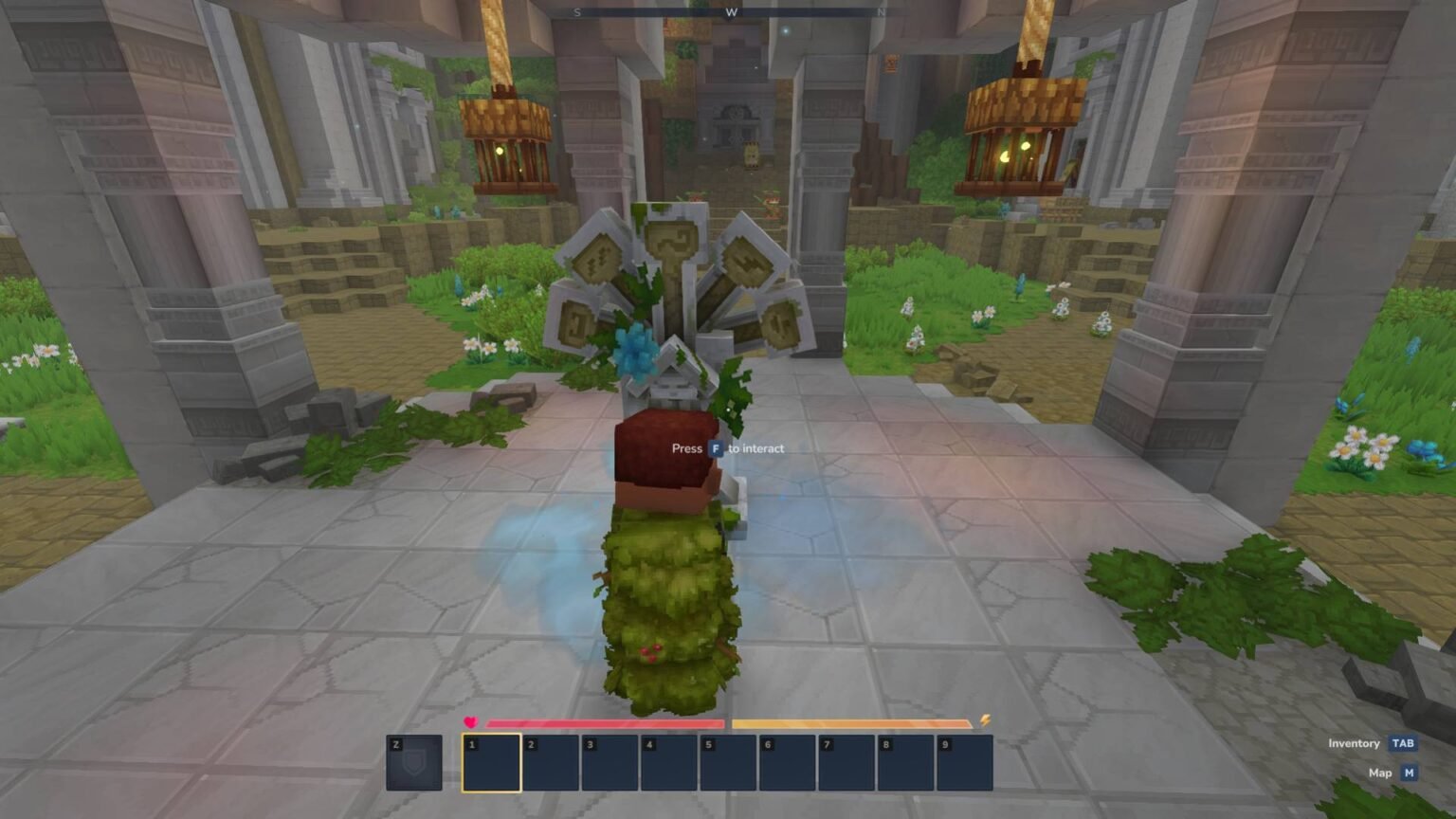Click the S marker on the compass strip

[x=576, y=13]
